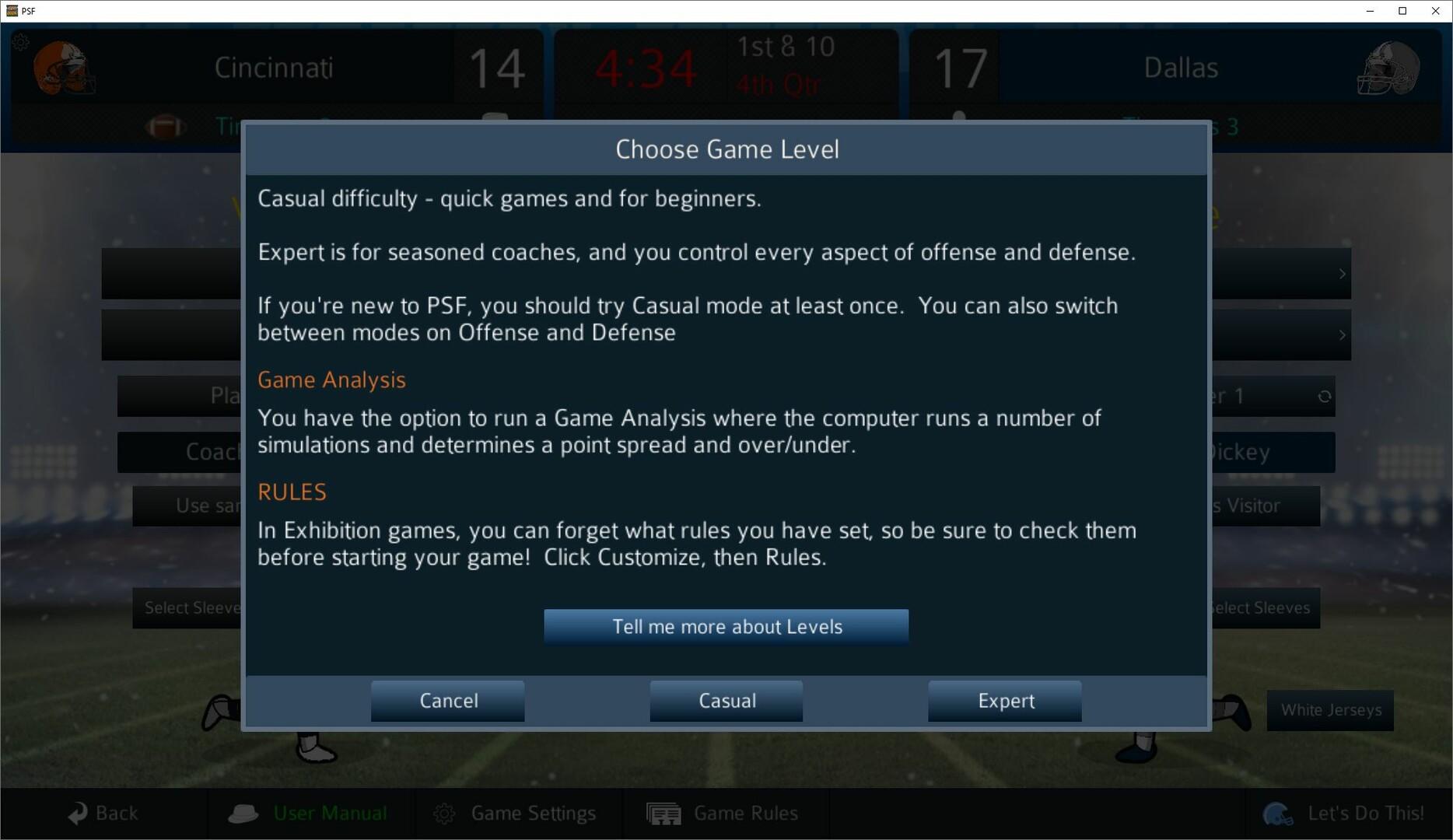1453x840 pixels.
Task: Open Game Settings via the gear icon
Action: pos(445,813)
